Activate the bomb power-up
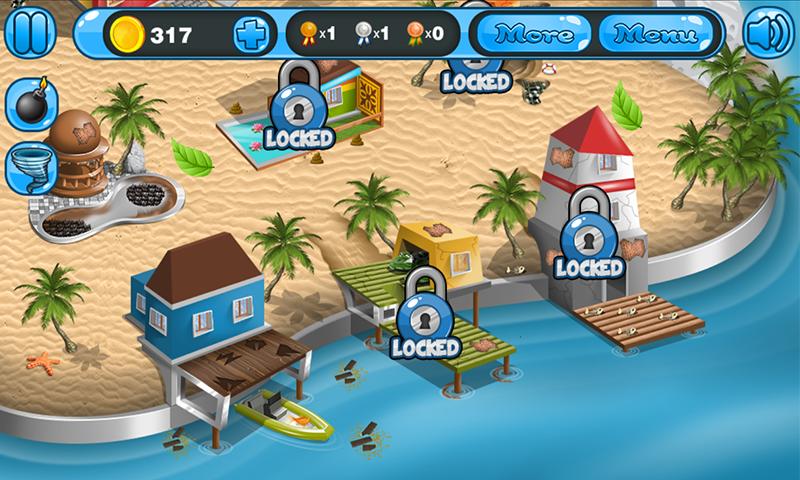The image size is (800, 480). point(32,104)
